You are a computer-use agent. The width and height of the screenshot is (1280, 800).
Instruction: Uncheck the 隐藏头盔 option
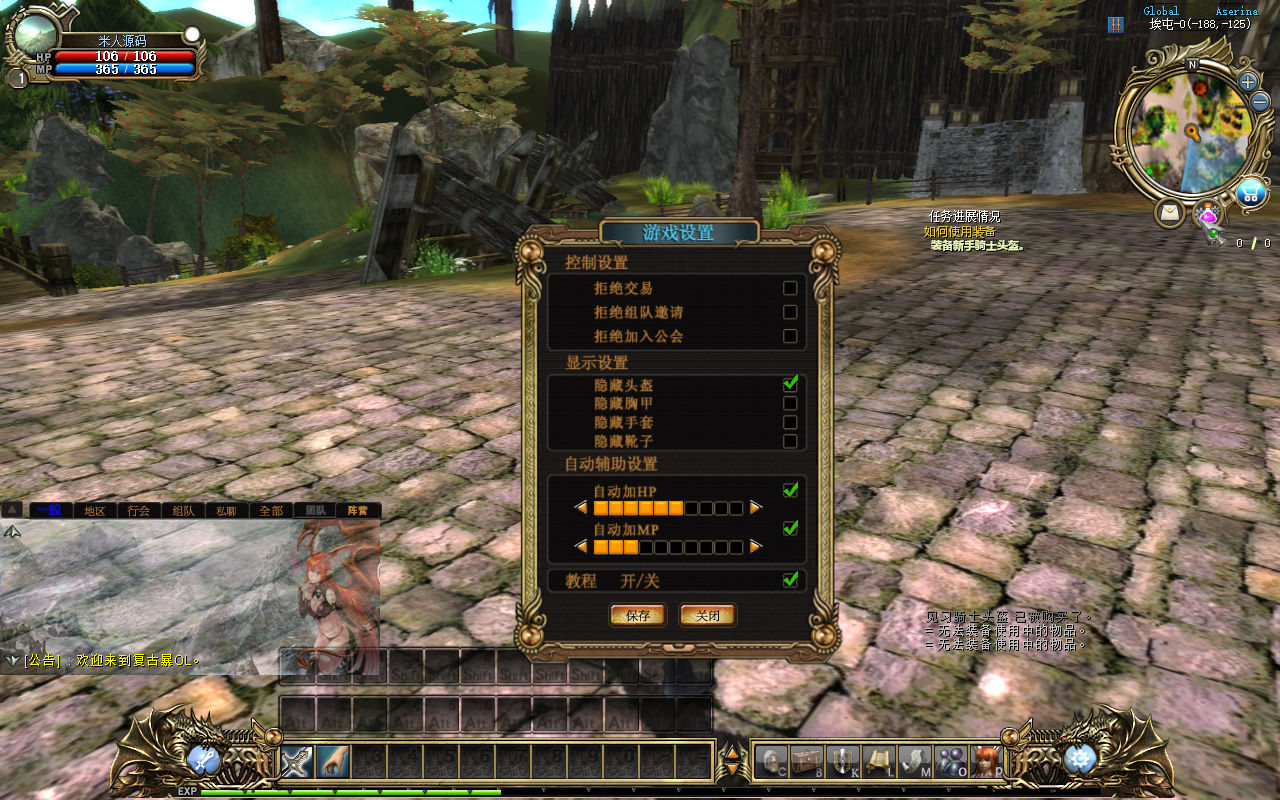[x=790, y=384]
